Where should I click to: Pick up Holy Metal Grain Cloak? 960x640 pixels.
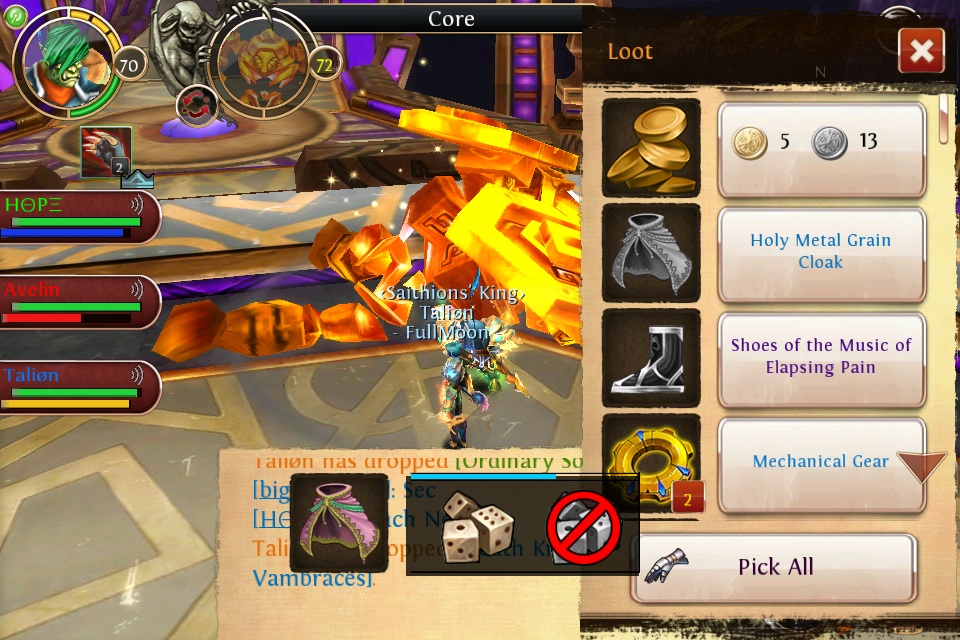[x=820, y=251]
